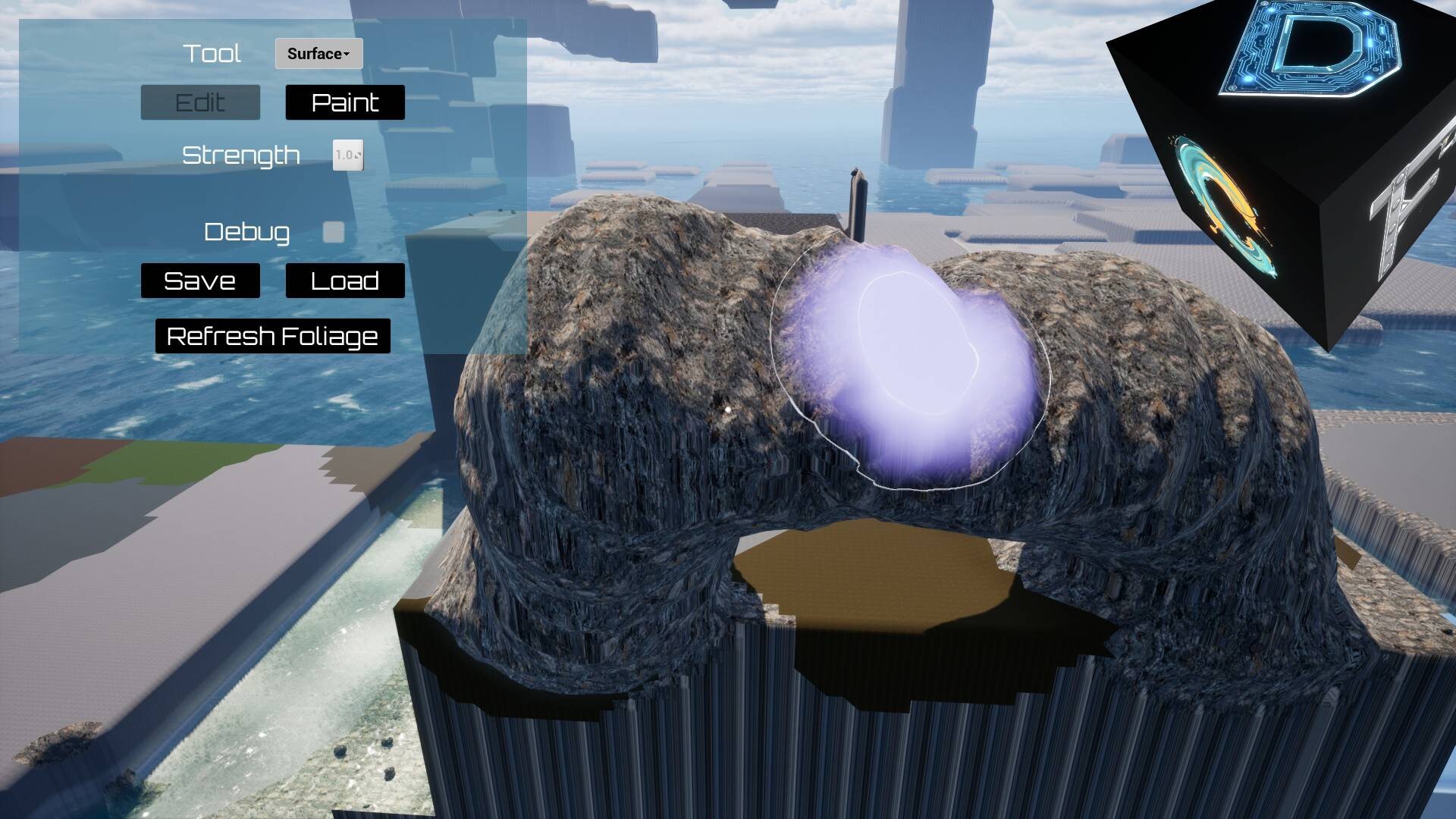Load a previously saved terrain
The image size is (1456, 819).
pyautogui.click(x=344, y=281)
